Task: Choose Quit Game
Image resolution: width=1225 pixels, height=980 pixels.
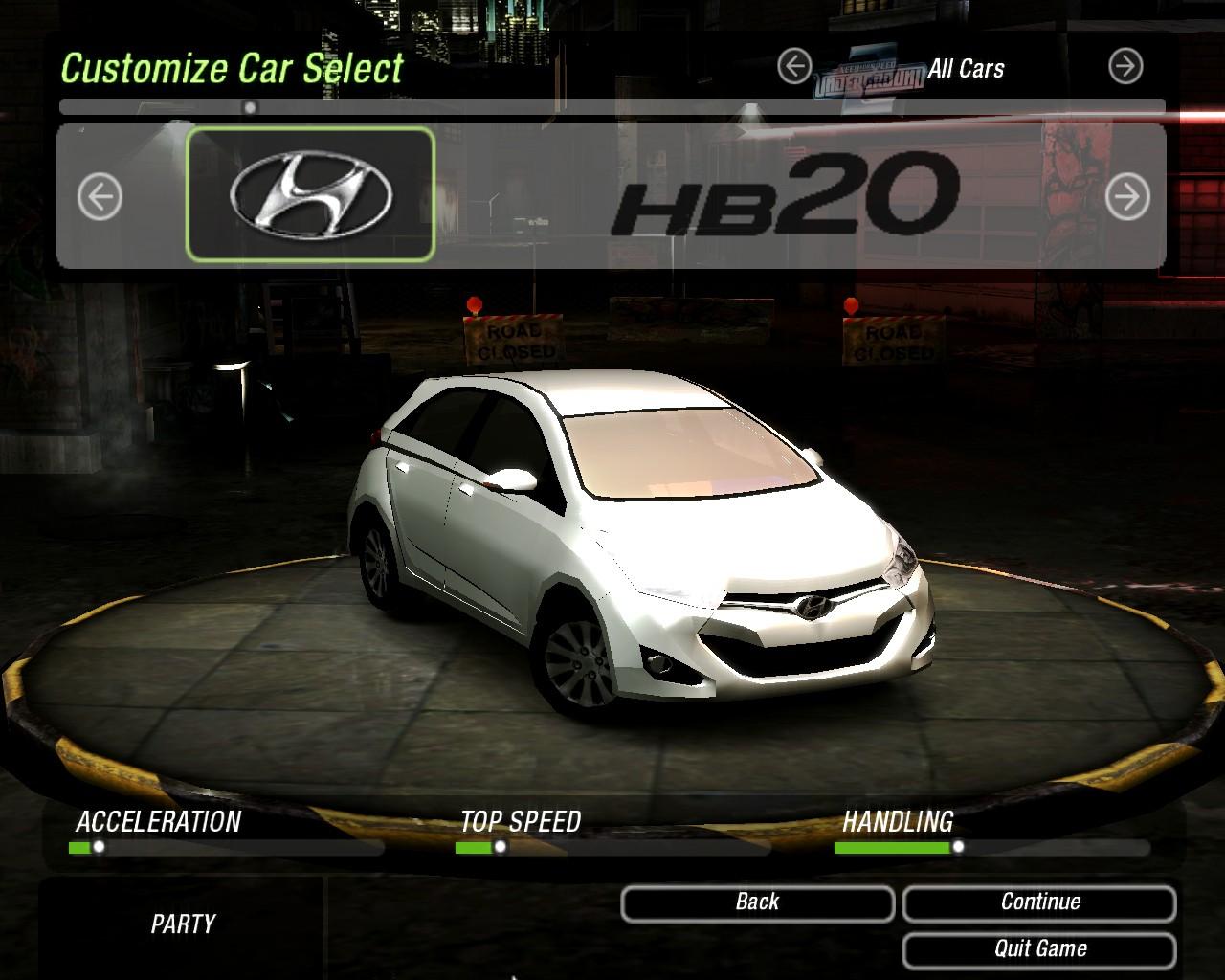Action: click(1039, 949)
